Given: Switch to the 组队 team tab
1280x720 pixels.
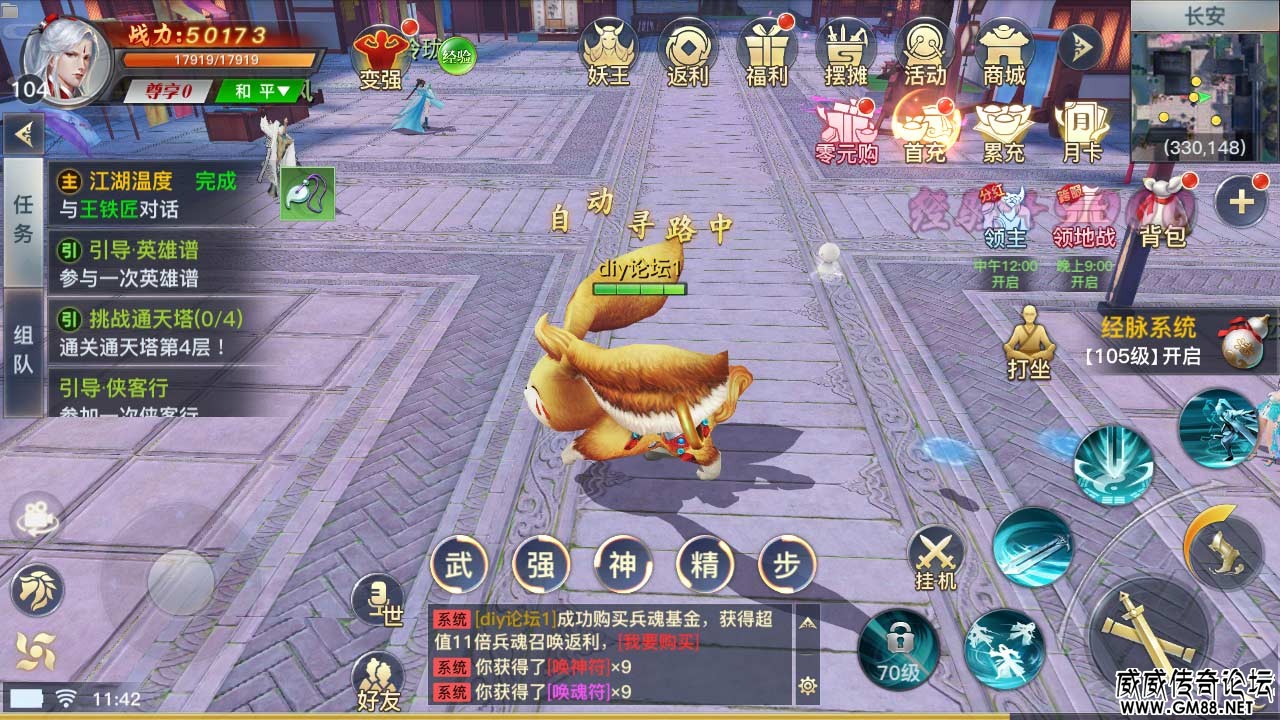Looking at the screenshot, I should point(24,350).
